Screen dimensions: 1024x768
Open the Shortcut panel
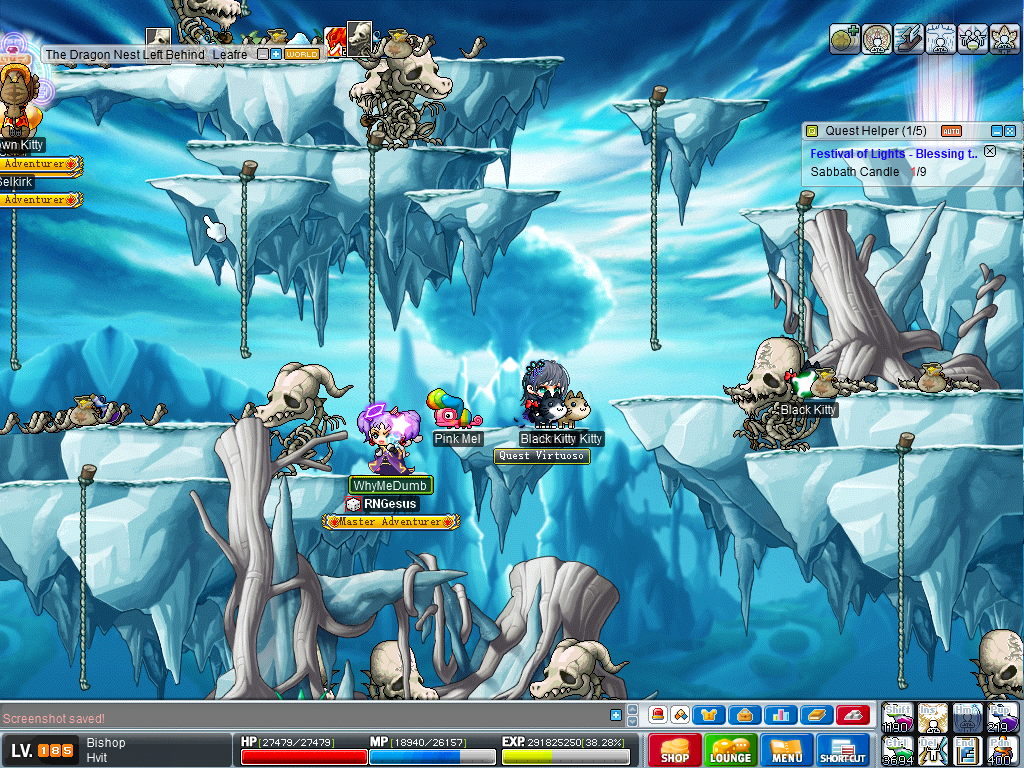click(x=843, y=751)
